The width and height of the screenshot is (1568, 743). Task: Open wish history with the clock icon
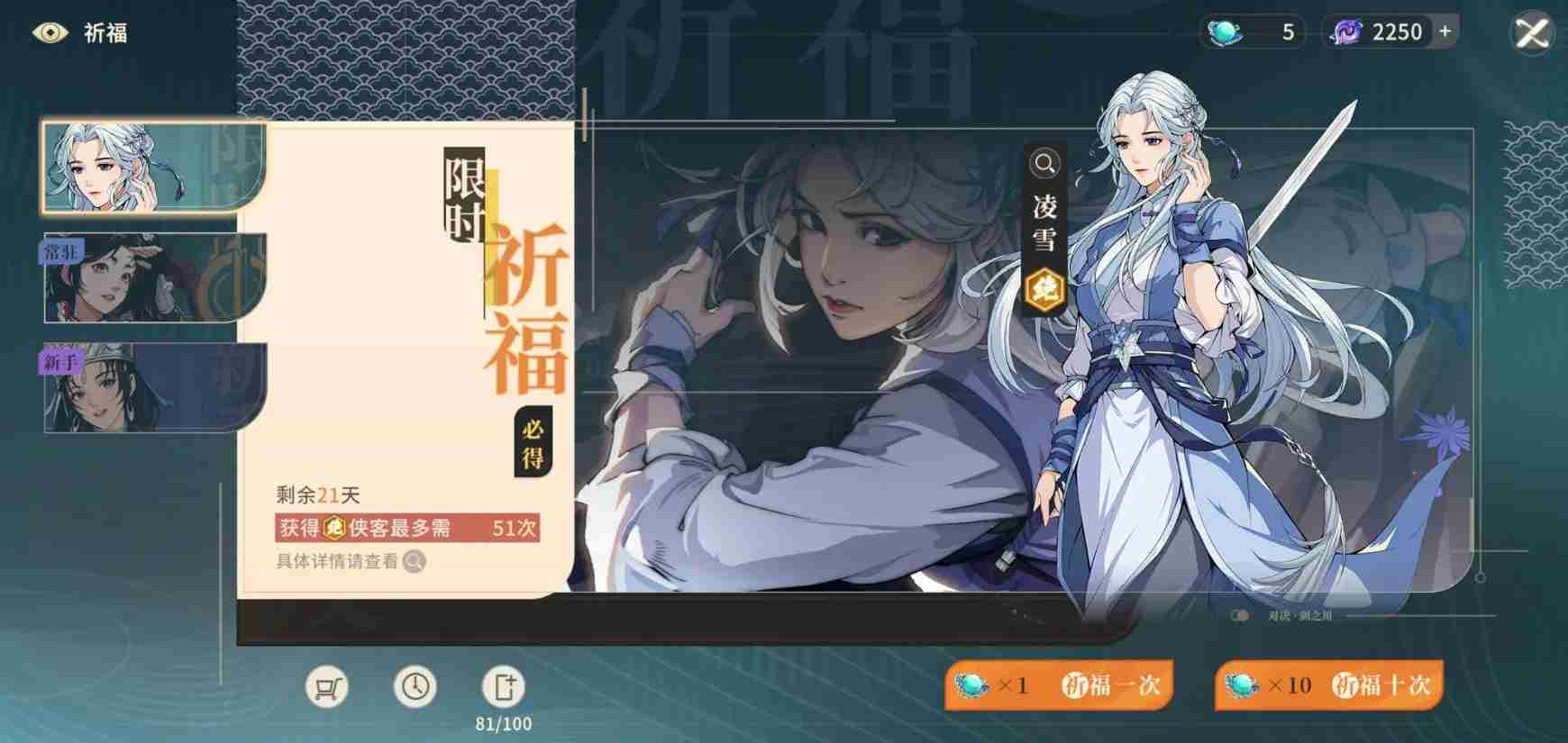point(415,686)
